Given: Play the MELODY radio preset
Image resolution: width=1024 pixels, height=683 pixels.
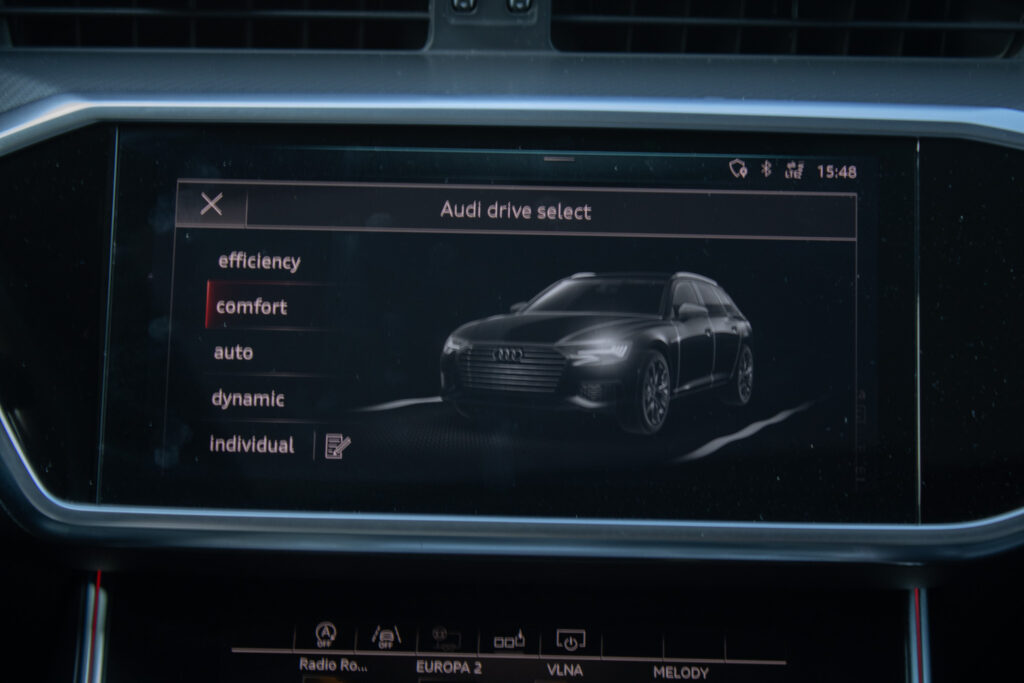Looking at the screenshot, I should coord(681,672).
